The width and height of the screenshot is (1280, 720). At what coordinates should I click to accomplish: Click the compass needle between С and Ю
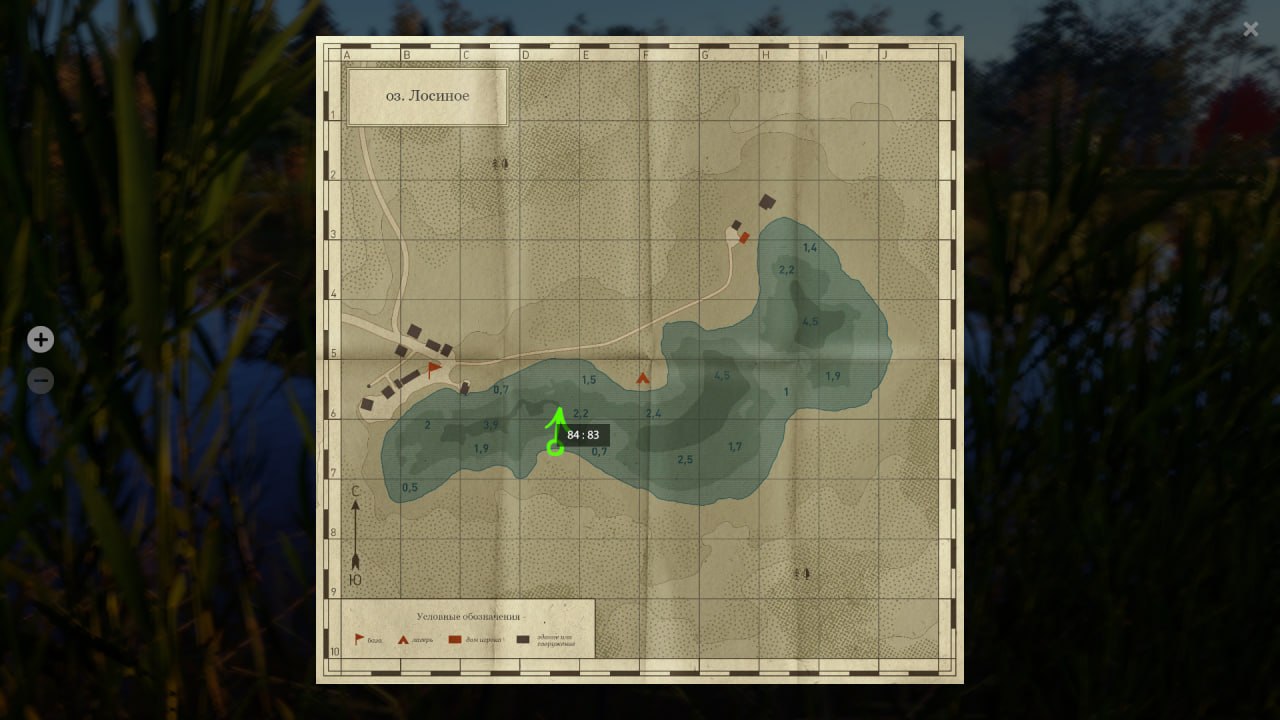coord(356,535)
